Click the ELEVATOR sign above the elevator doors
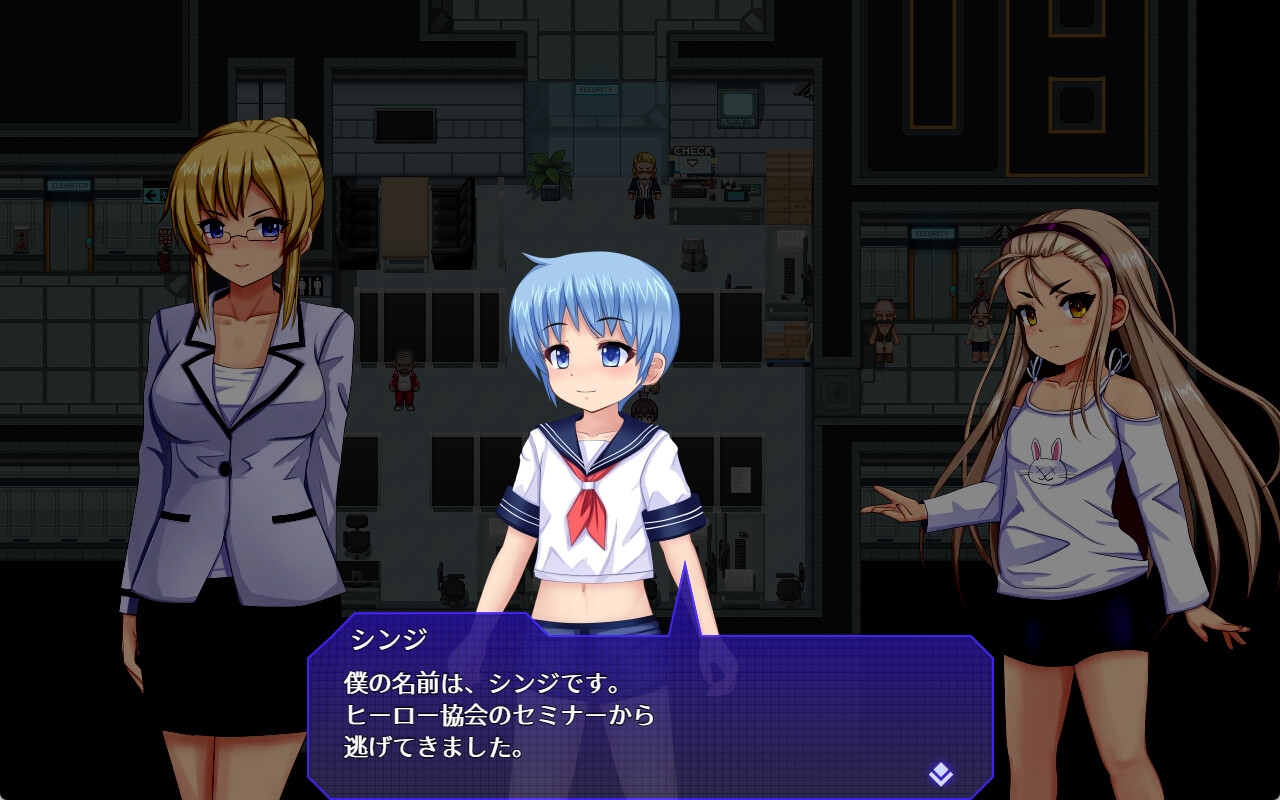Image resolution: width=1280 pixels, height=800 pixels. pos(69,185)
